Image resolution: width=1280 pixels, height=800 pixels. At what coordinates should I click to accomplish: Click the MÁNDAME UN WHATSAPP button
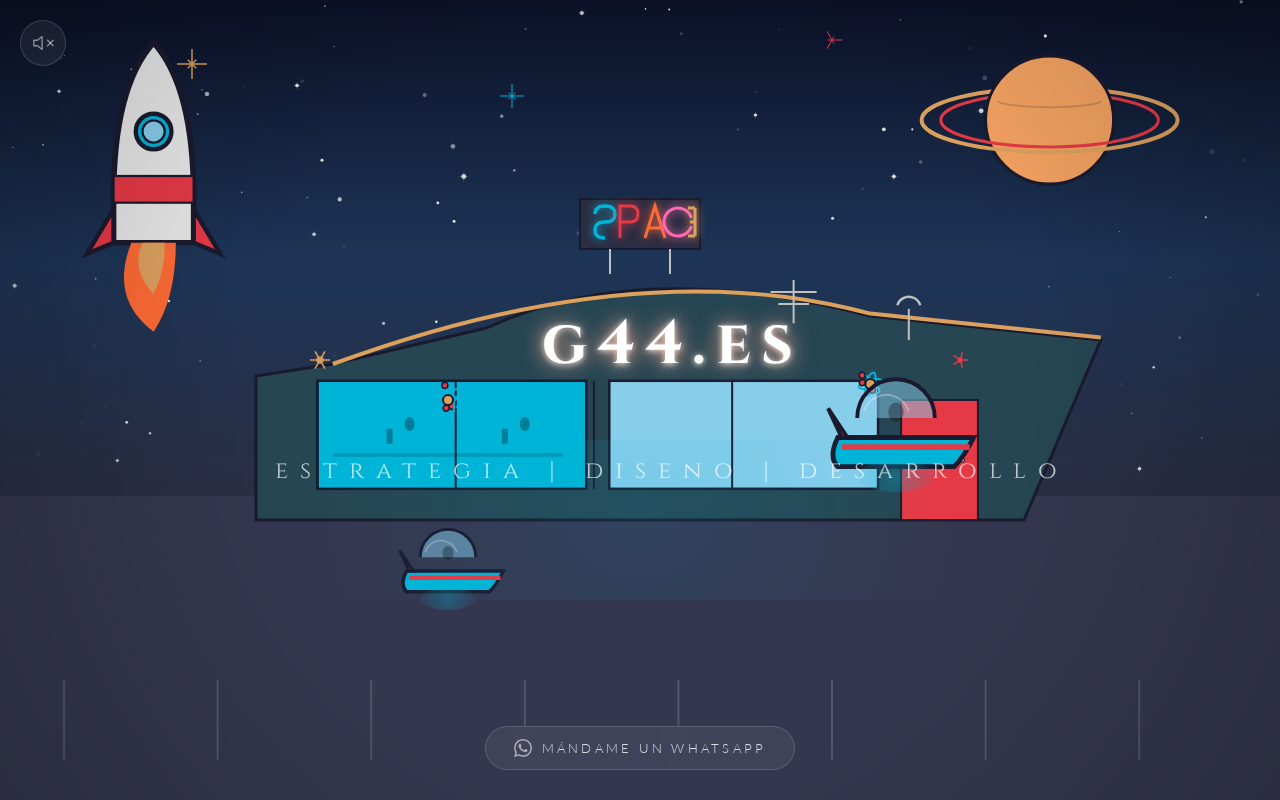pos(640,747)
